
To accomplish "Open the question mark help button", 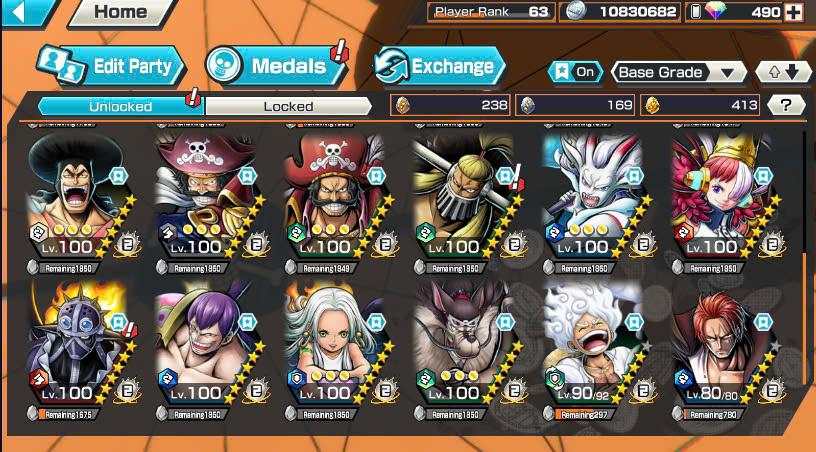I will 786,105.
